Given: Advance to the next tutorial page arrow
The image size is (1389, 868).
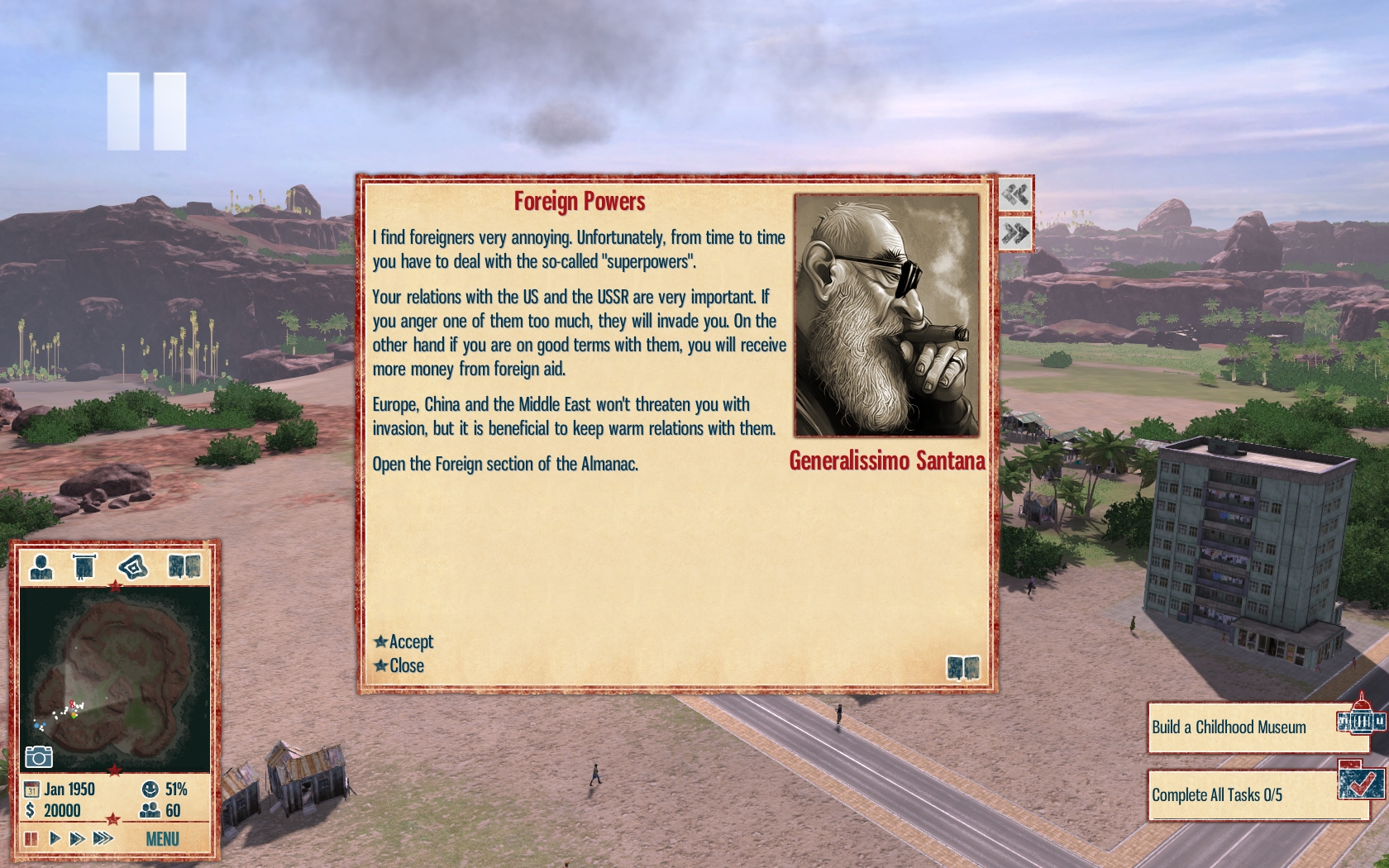Looking at the screenshot, I should click(x=1015, y=233).
